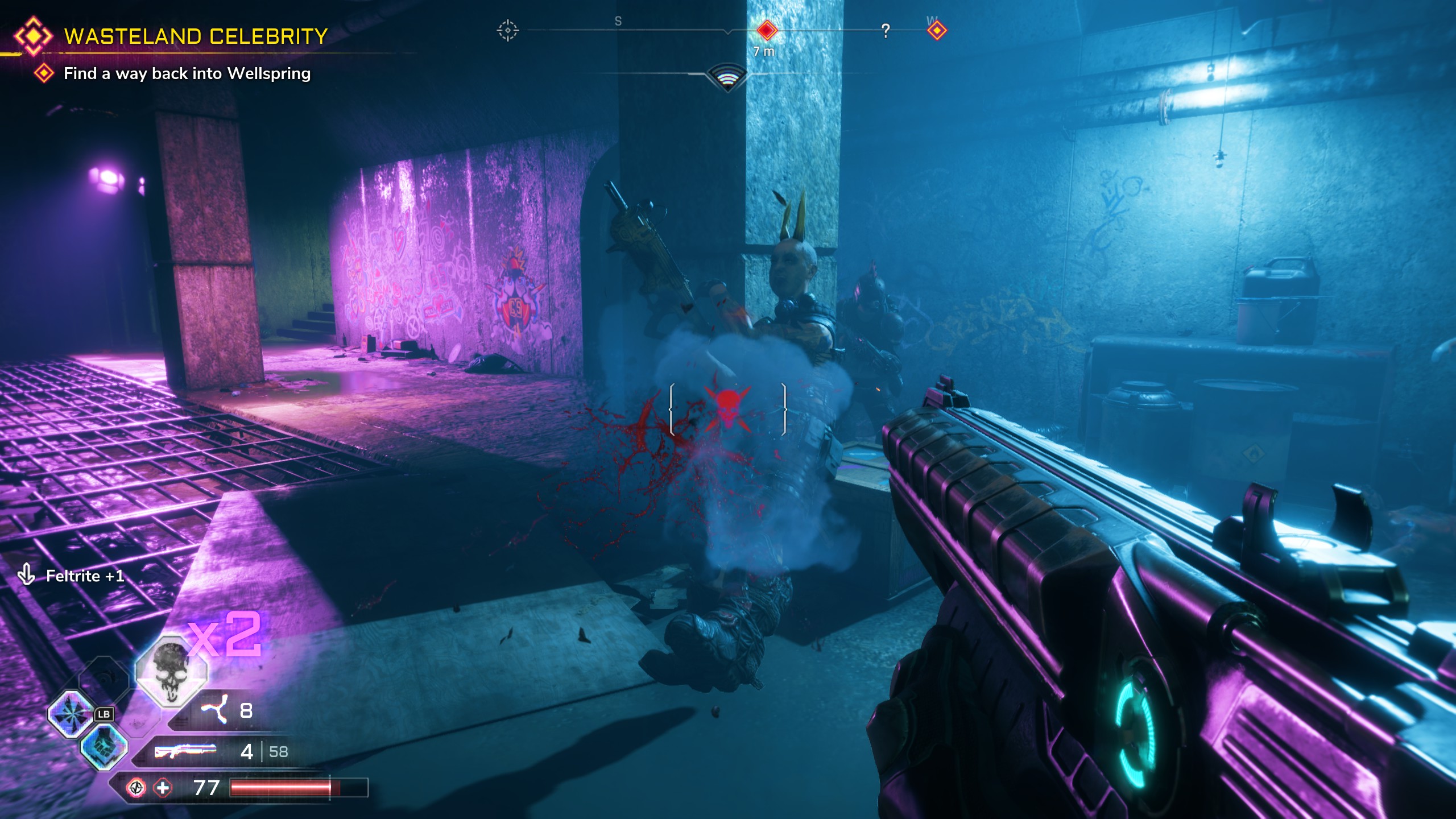
Task: Select the yellow-centered diamond marker near West
Action: tap(937, 30)
